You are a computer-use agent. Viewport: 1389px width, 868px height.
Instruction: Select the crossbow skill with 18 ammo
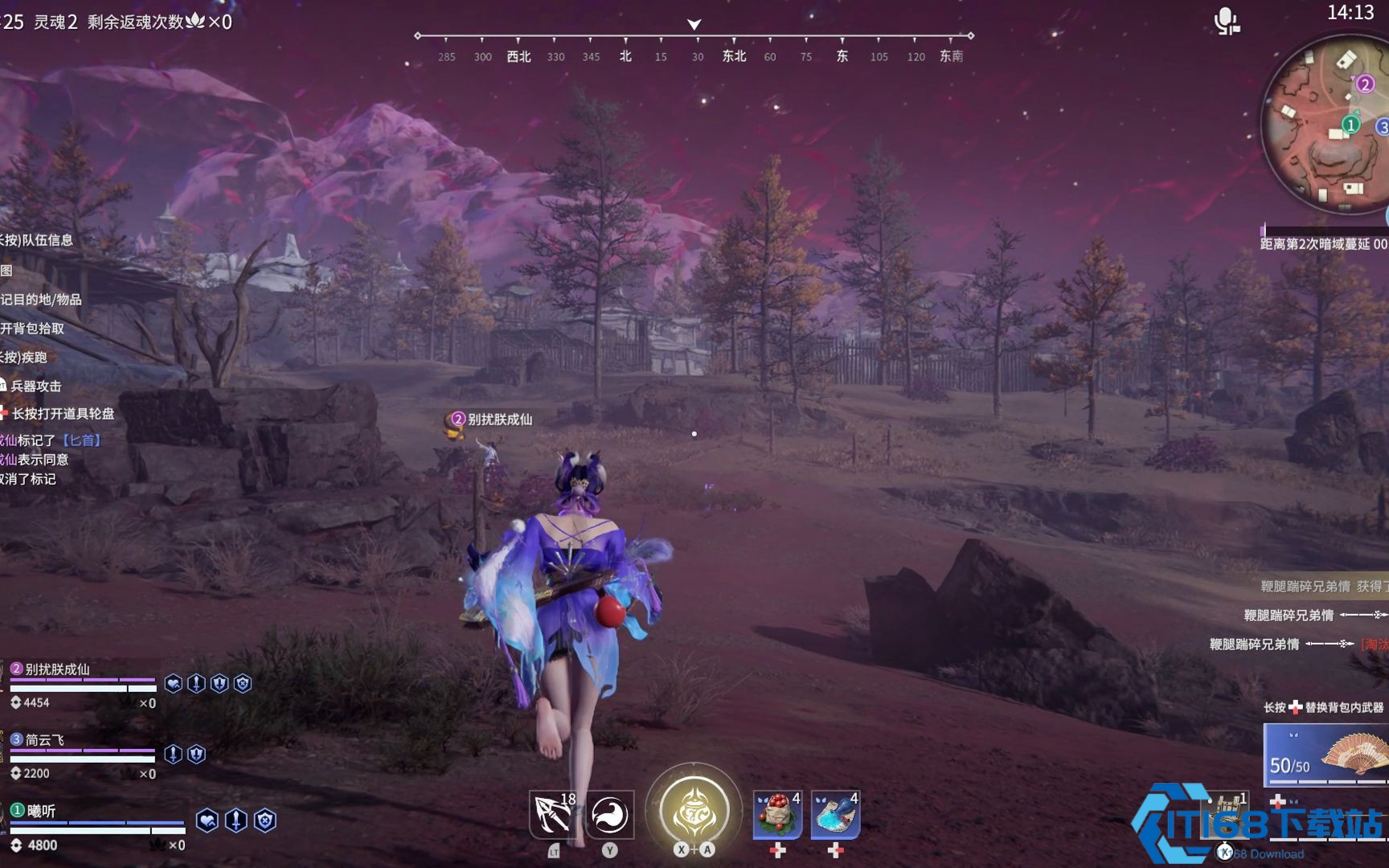pos(553,814)
